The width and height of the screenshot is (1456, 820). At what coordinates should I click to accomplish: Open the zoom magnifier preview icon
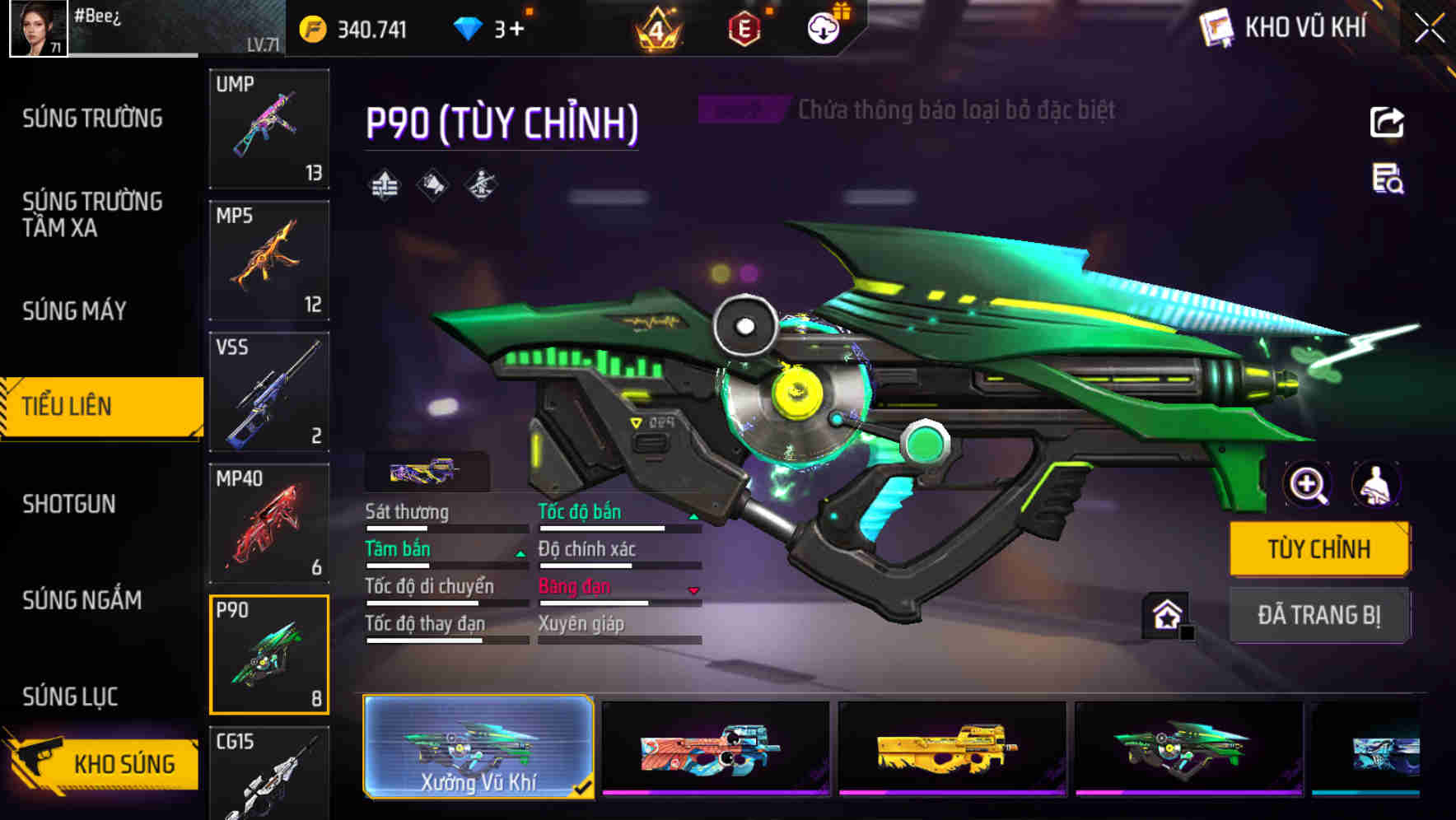pyautogui.click(x=1306, y=485)
